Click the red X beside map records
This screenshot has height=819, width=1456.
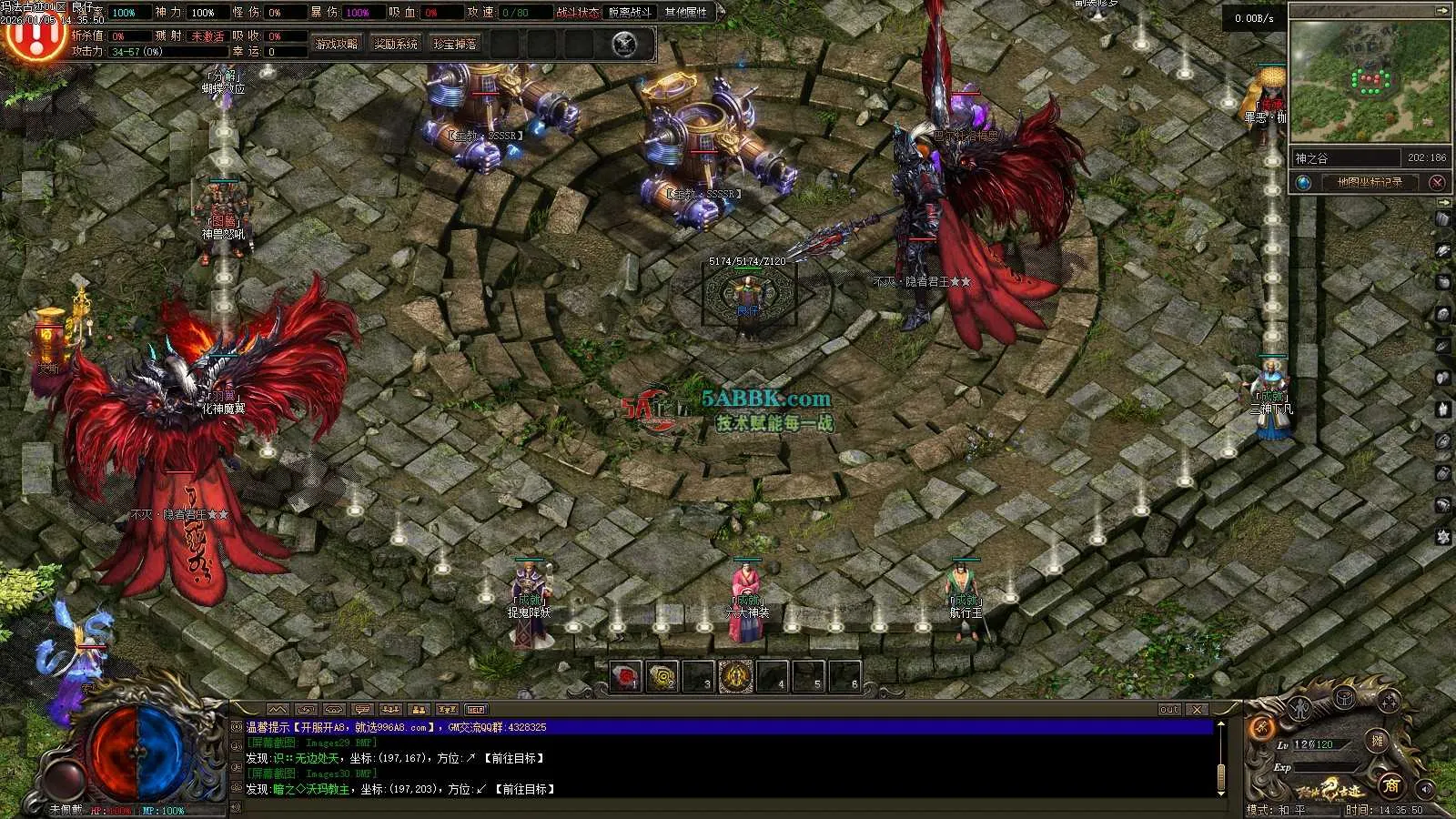[x=1438, y=183]
